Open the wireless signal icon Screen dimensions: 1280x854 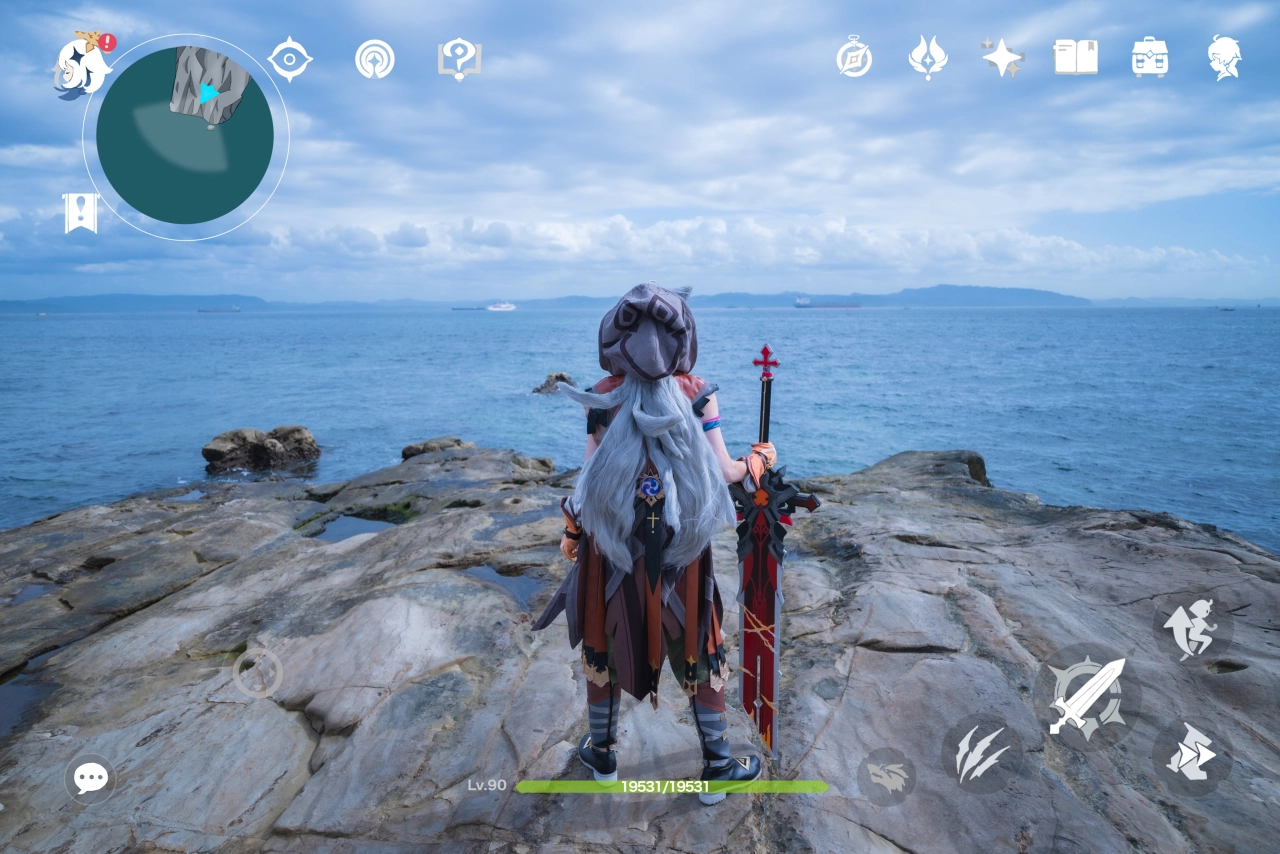[375, 59]
